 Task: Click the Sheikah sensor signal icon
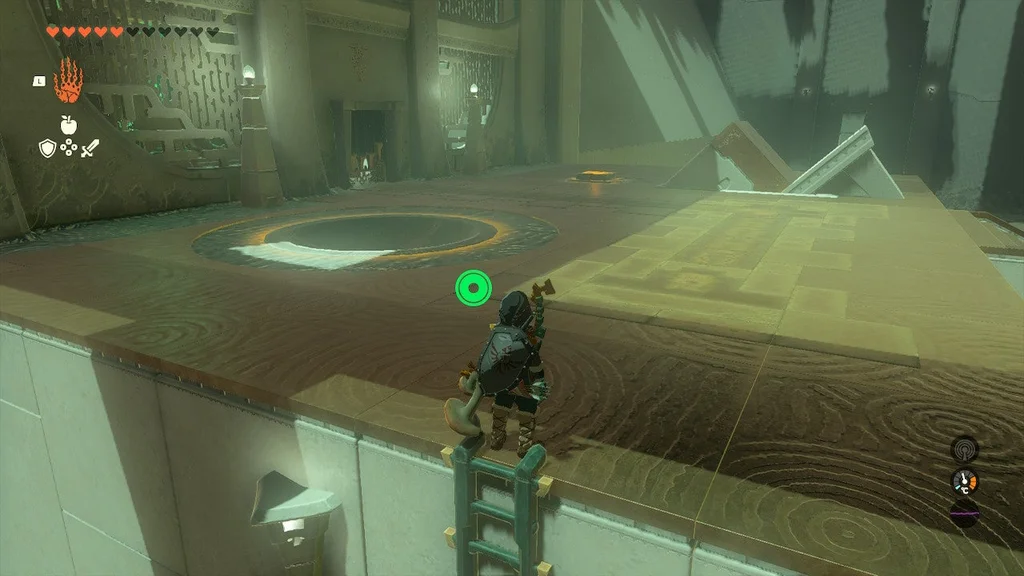tap(964, 448)
